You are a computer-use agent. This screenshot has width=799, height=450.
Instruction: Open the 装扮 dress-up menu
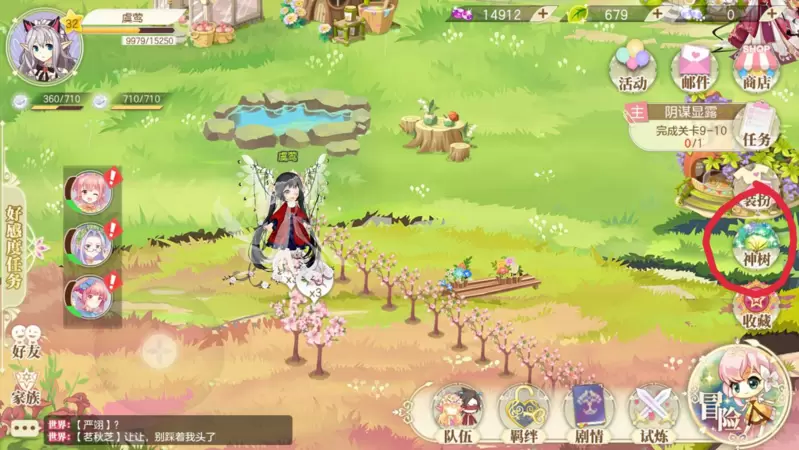point(756,192)
